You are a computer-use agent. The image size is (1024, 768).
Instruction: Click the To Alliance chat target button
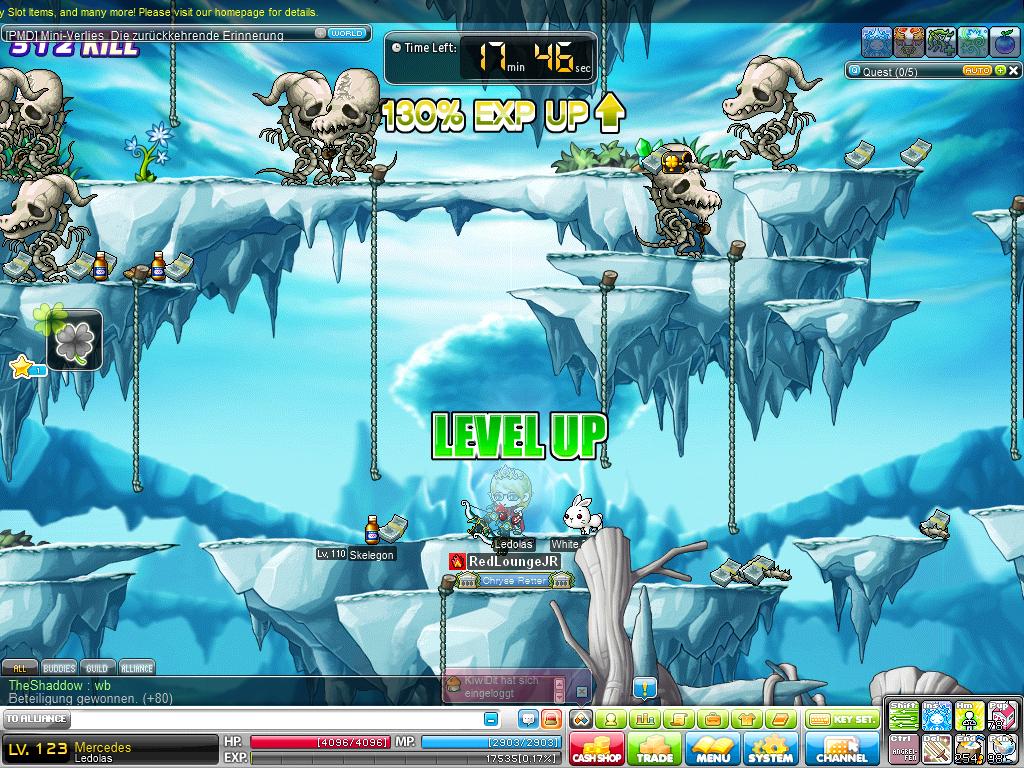pos(37,719)
